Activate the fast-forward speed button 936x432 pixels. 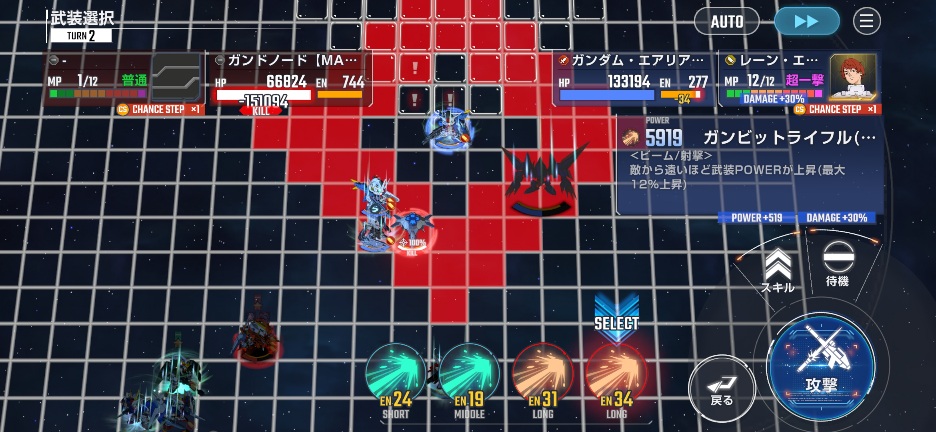tap(807, 21)
